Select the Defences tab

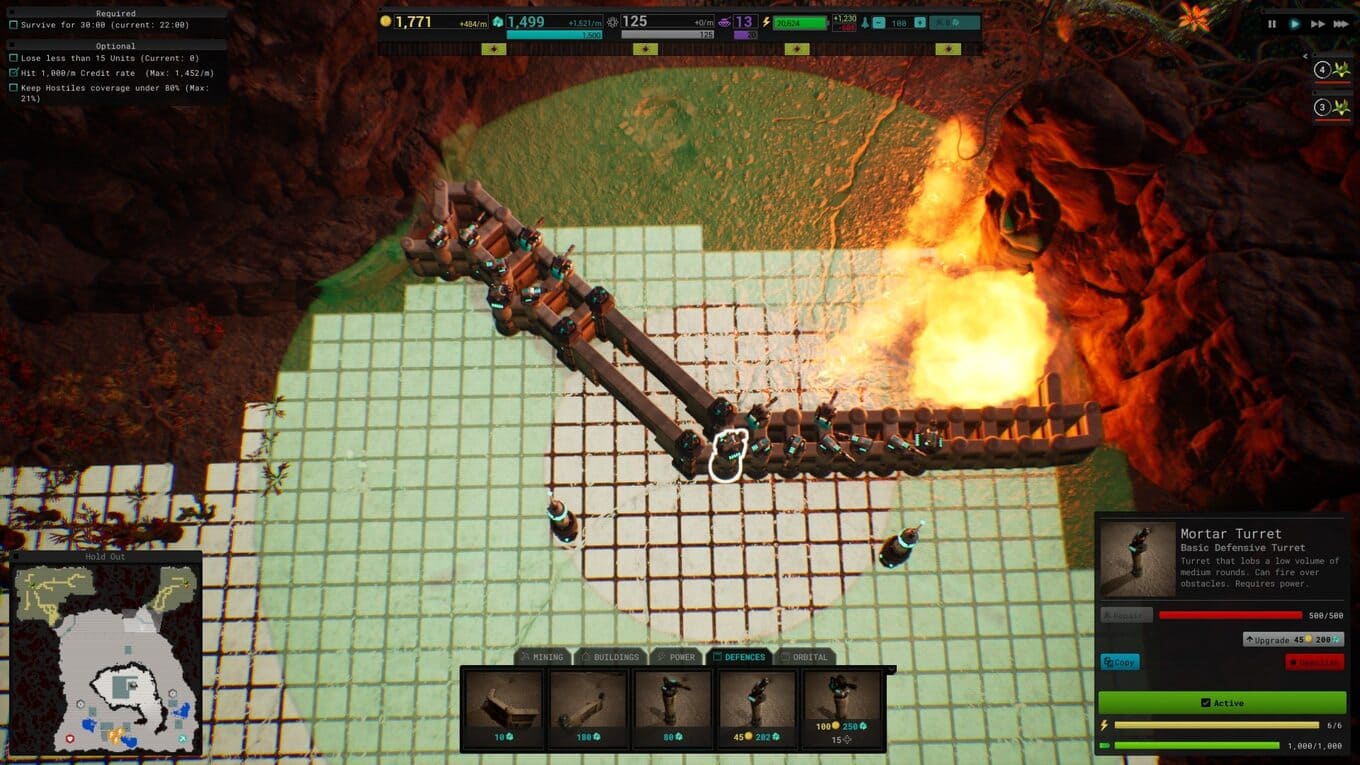pyautogui.click(x=738, y=657)
